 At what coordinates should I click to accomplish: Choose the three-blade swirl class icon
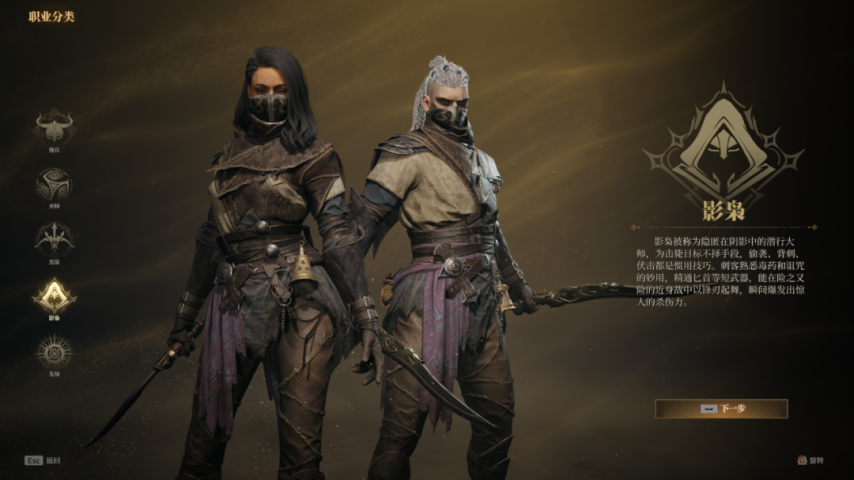[x=54, y=183]
